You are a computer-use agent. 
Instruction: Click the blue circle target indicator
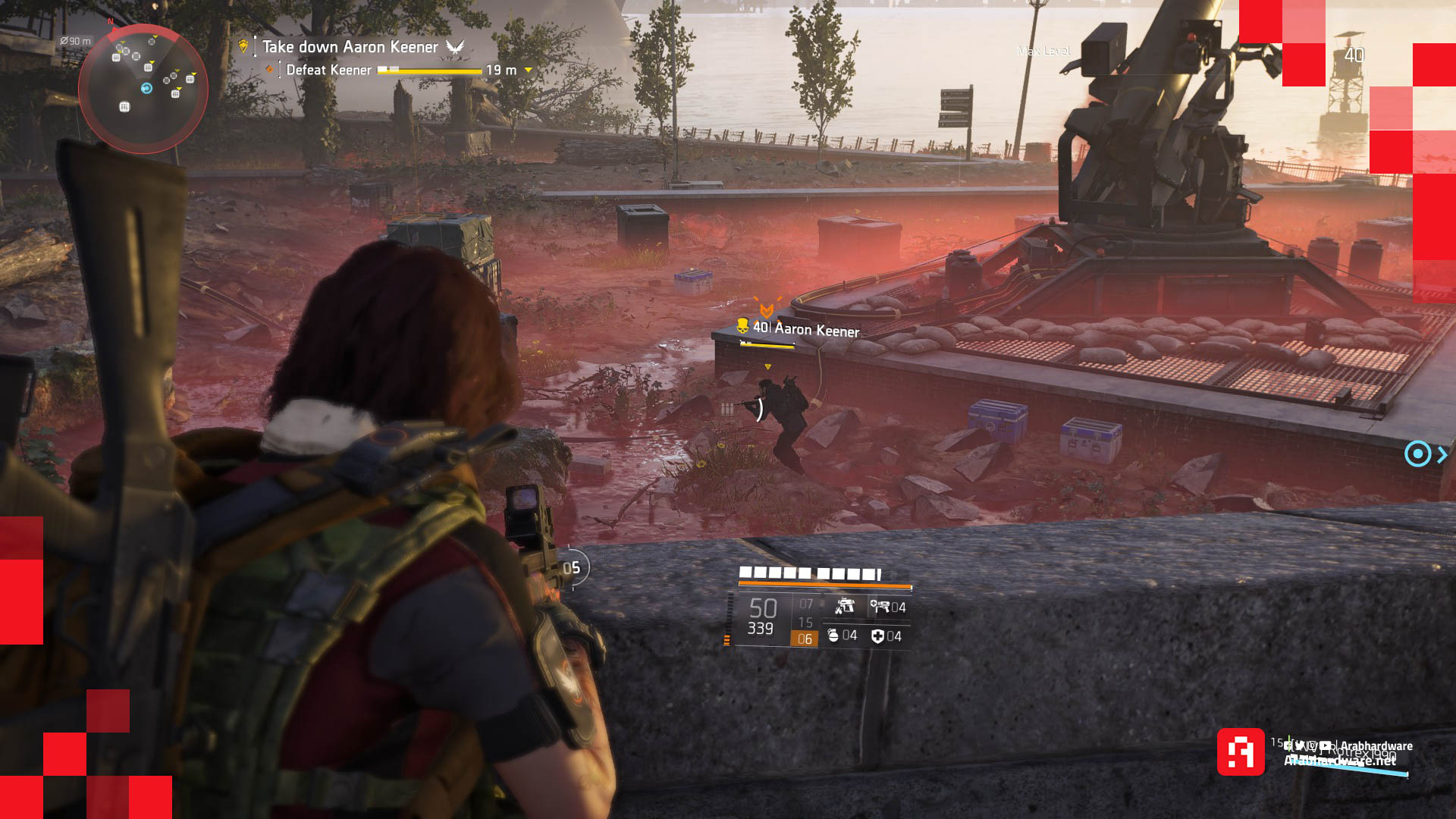coord(1417,454)
